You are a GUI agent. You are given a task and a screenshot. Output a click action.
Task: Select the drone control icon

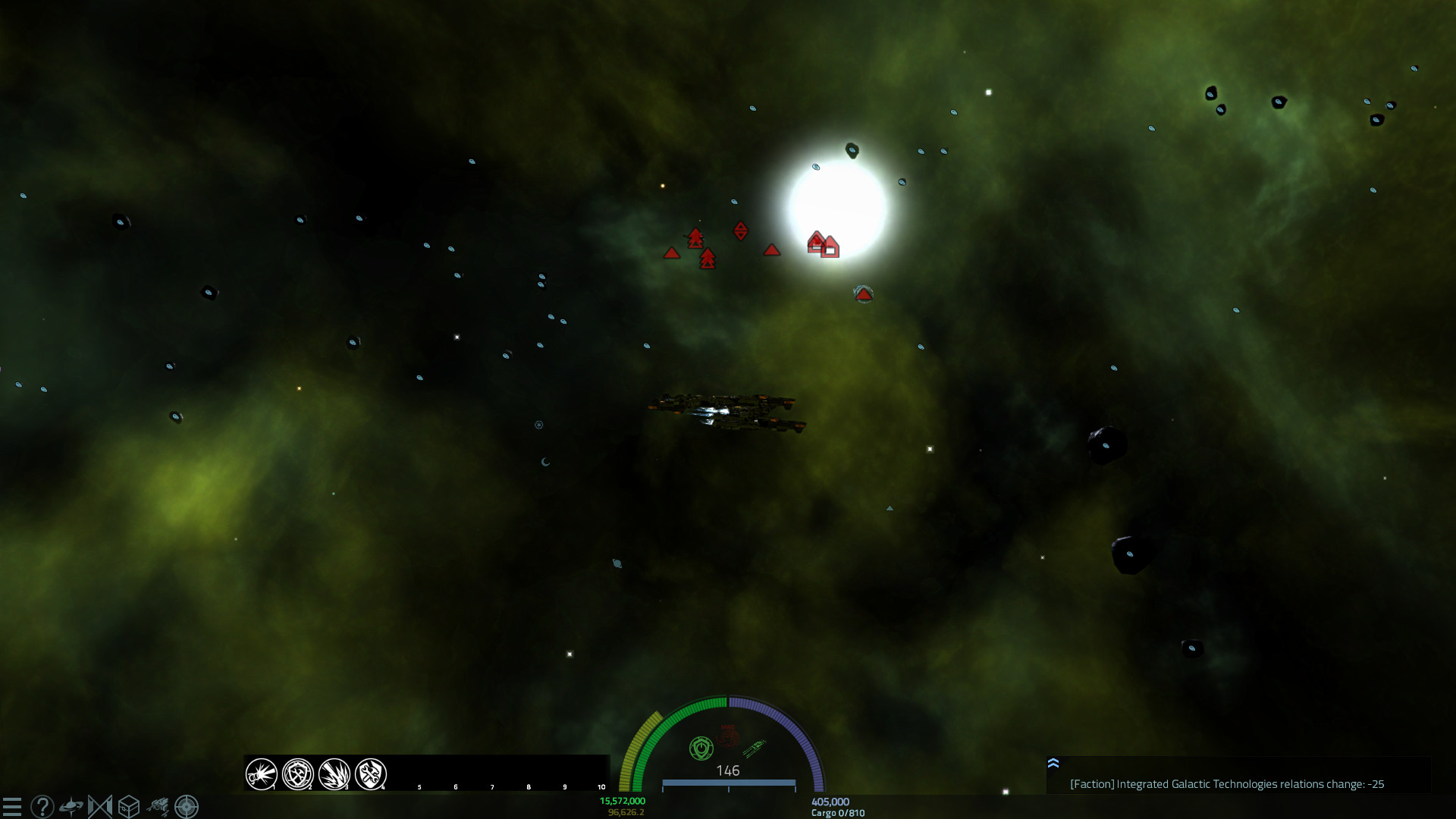coord(157,806)
